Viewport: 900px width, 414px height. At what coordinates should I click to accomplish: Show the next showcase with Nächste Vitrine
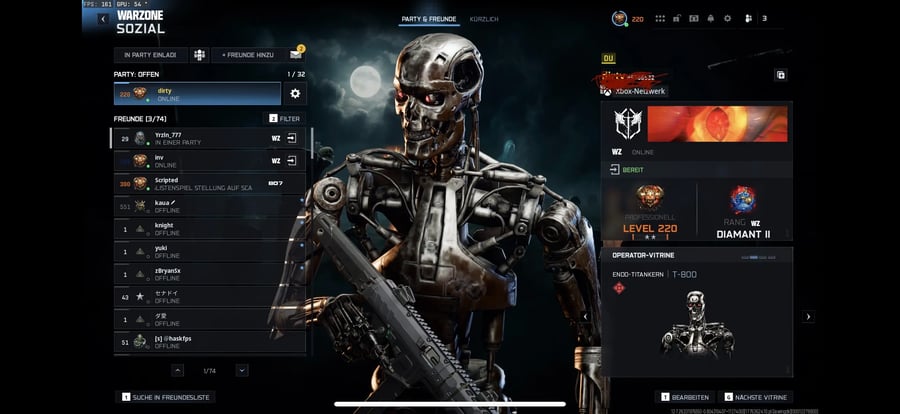pos(757,397)
